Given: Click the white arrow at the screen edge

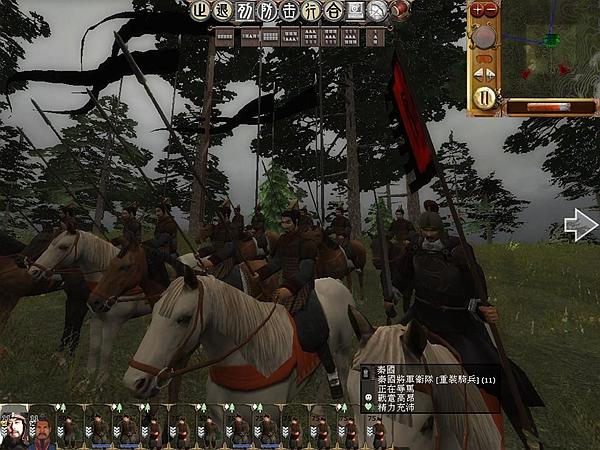Looking at the screenshot, I should click(x=580, y=225).
